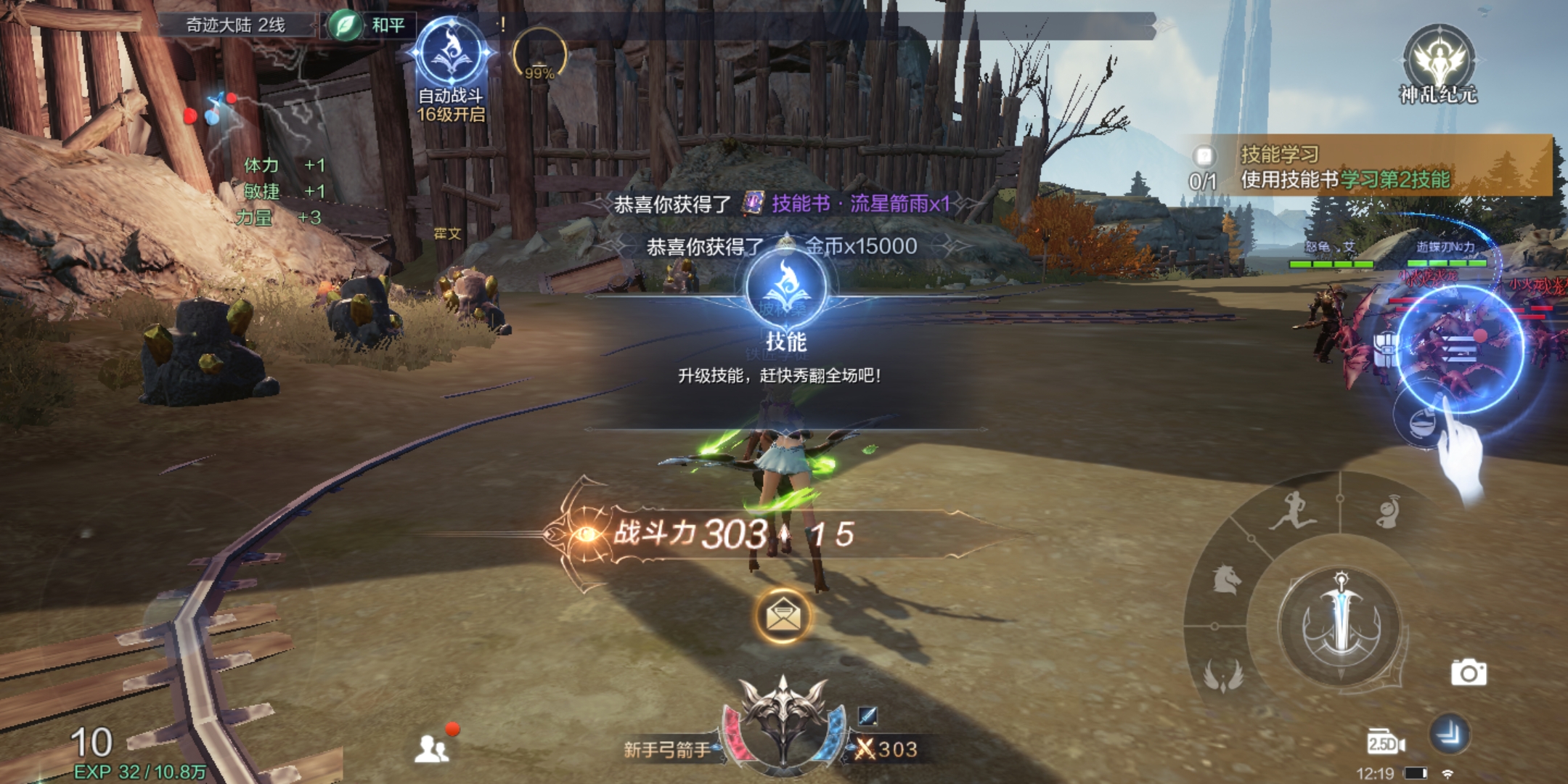Change server line 奇迹大陆 2线
Screen dimensions: 1568x784
pos(236,25)
